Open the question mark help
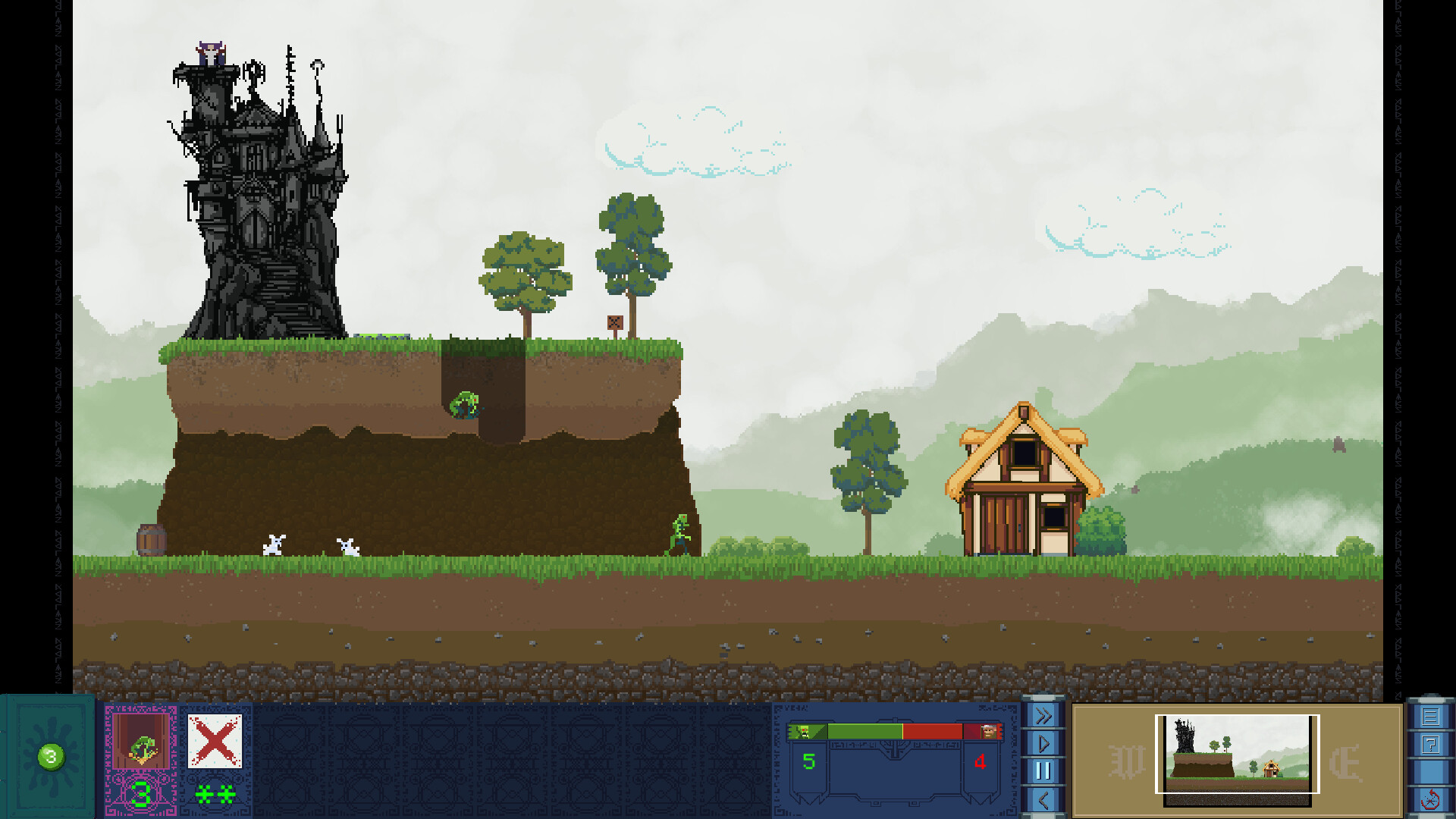 [x=1430, y=745]
